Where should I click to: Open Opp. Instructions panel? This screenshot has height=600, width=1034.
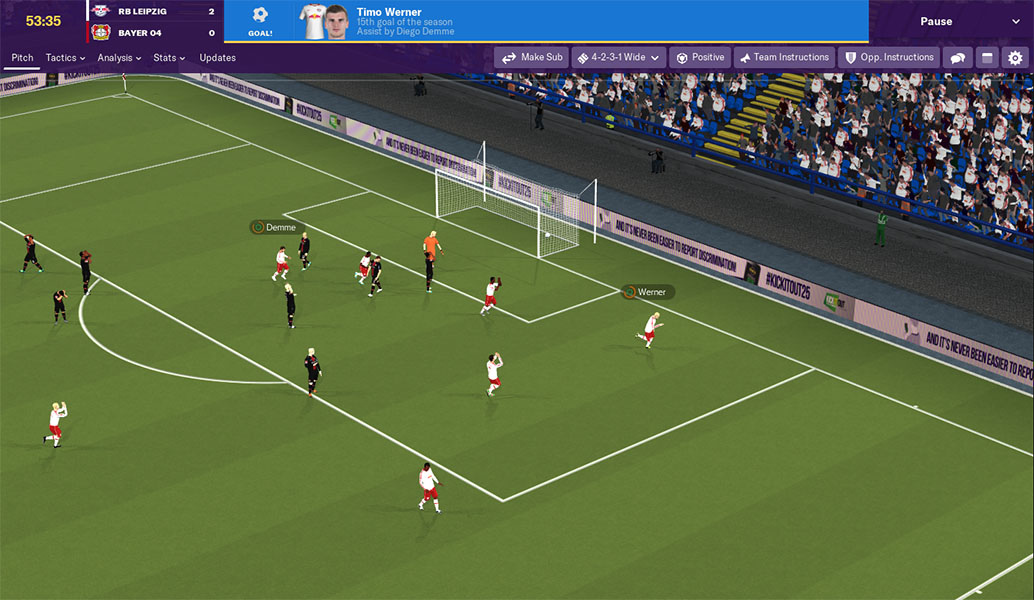[x=889, y=58]
